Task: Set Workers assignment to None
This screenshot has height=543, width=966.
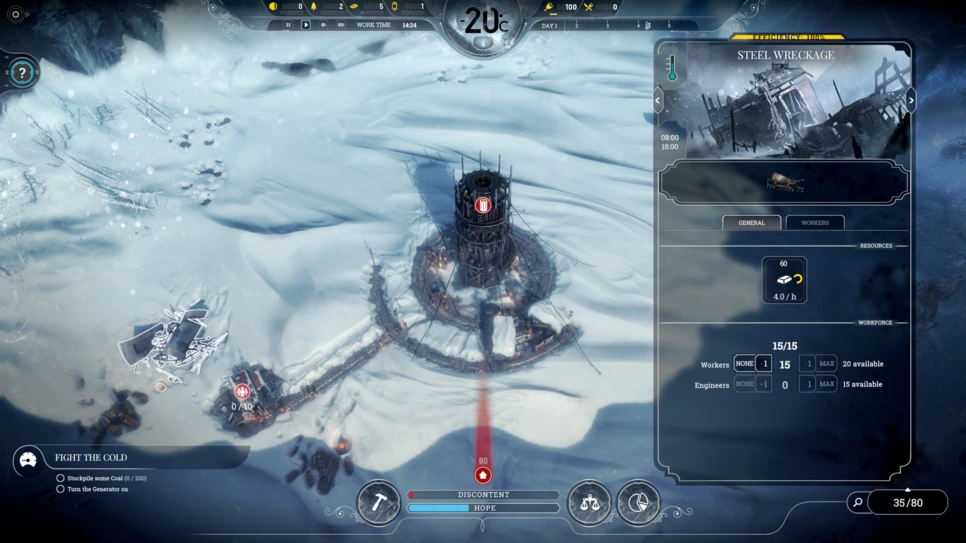Action: [744, 364]
